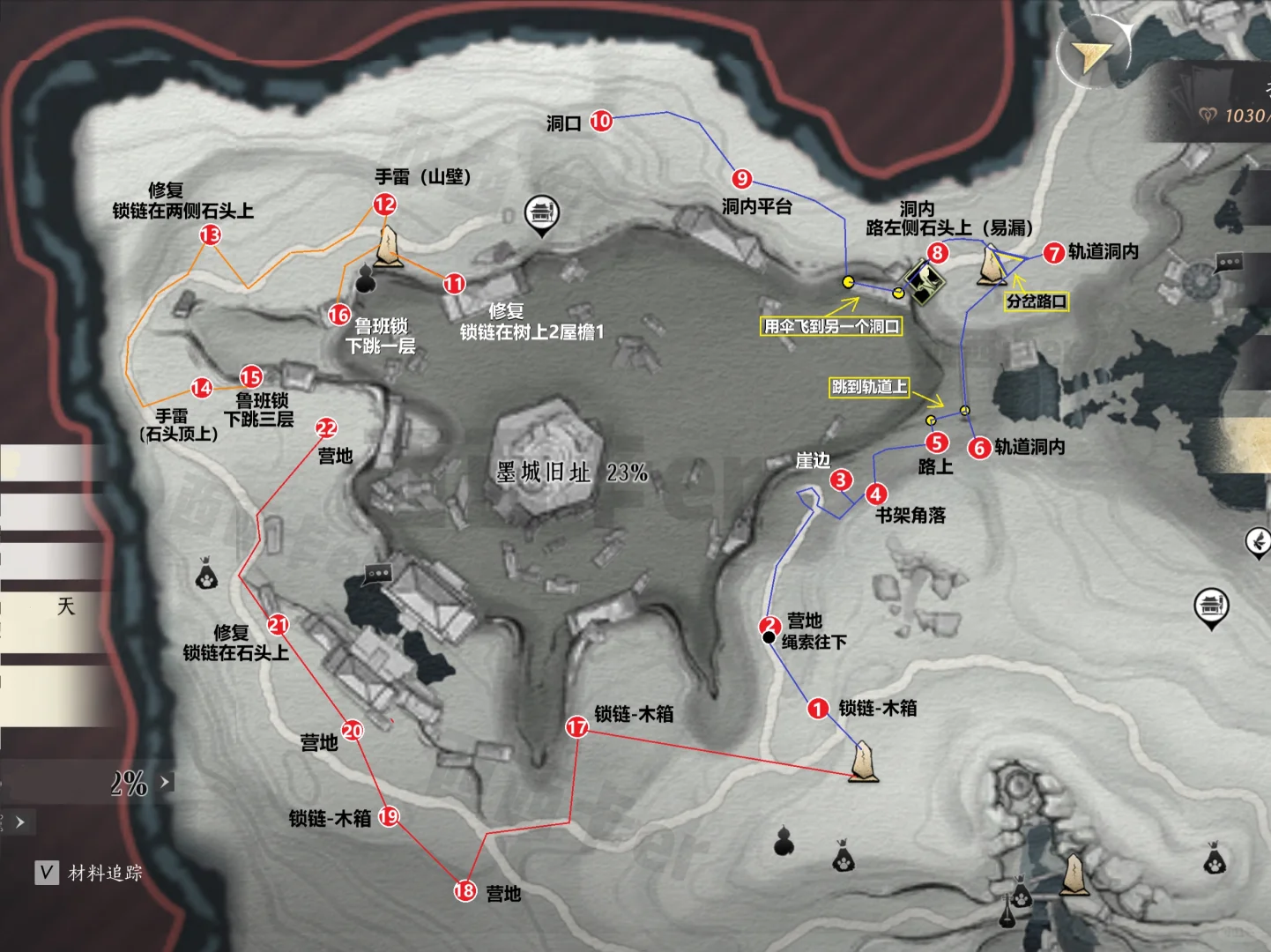The image size is (1271, 952).
Task: Select the 墨城旧址 23% region label
Action: [x=571, y=473]
